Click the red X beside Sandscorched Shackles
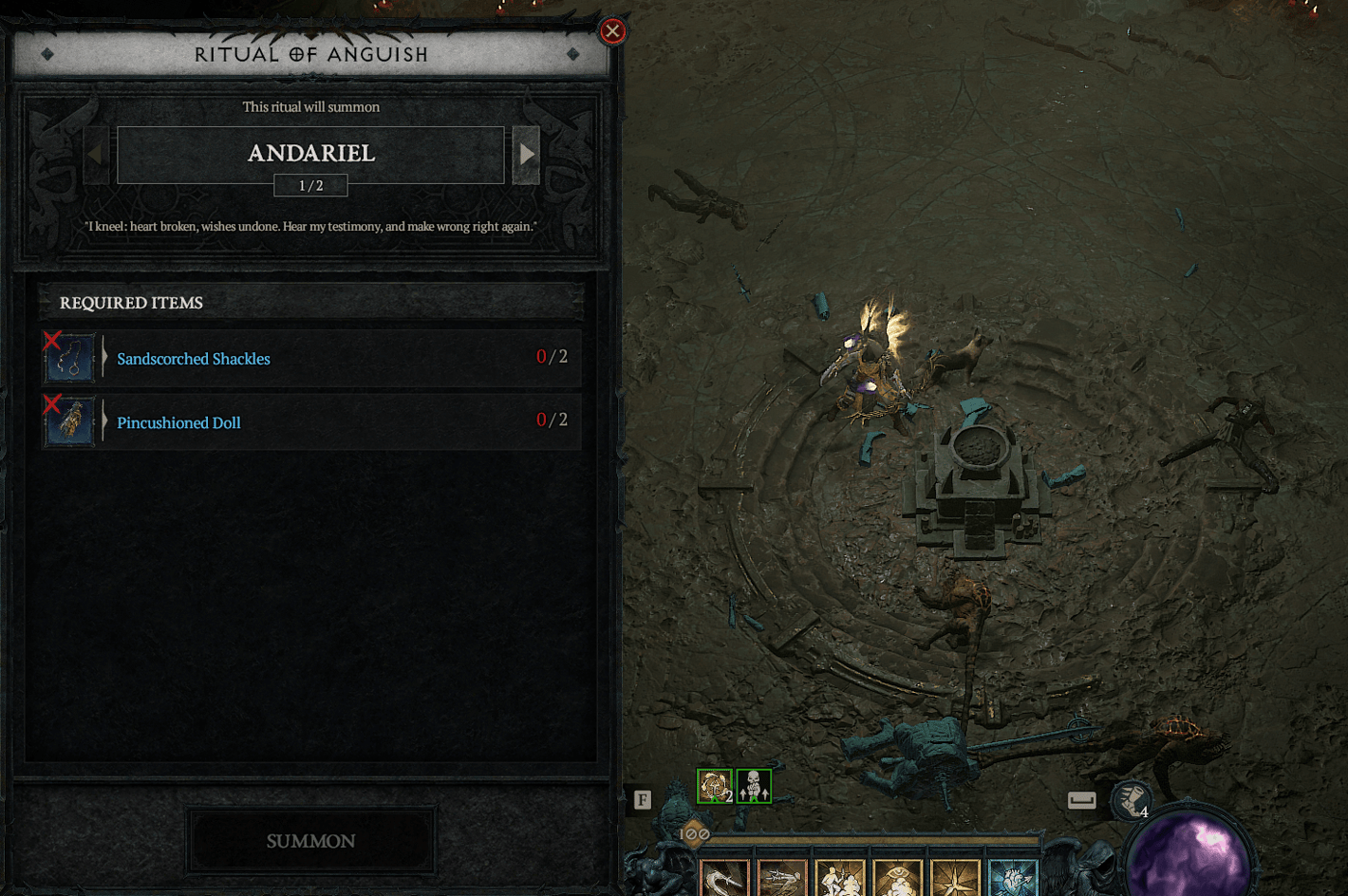Screen dimensions: 1348x896 pyautogui.click(x=52, y=342)
